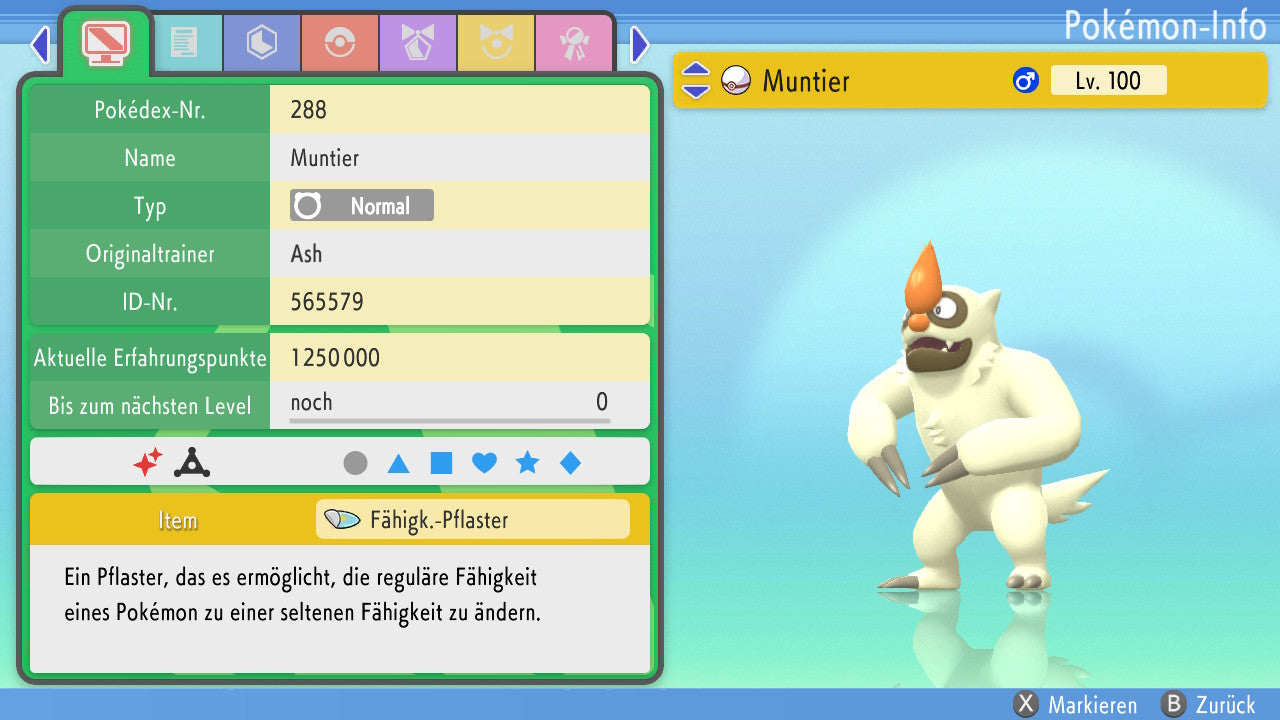Toggle the circle marking

pos(355,463)
